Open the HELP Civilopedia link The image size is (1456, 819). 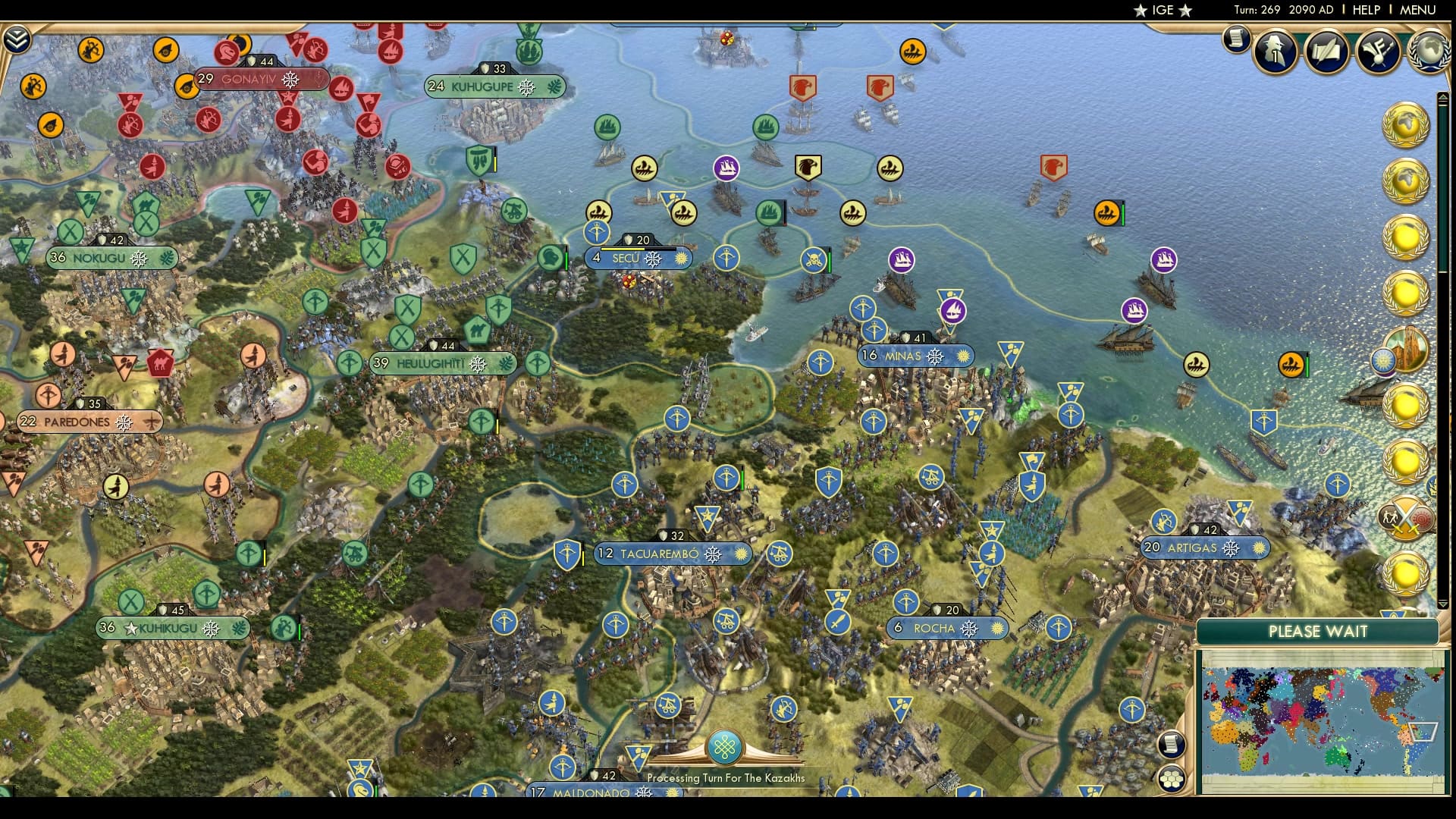1366,10
